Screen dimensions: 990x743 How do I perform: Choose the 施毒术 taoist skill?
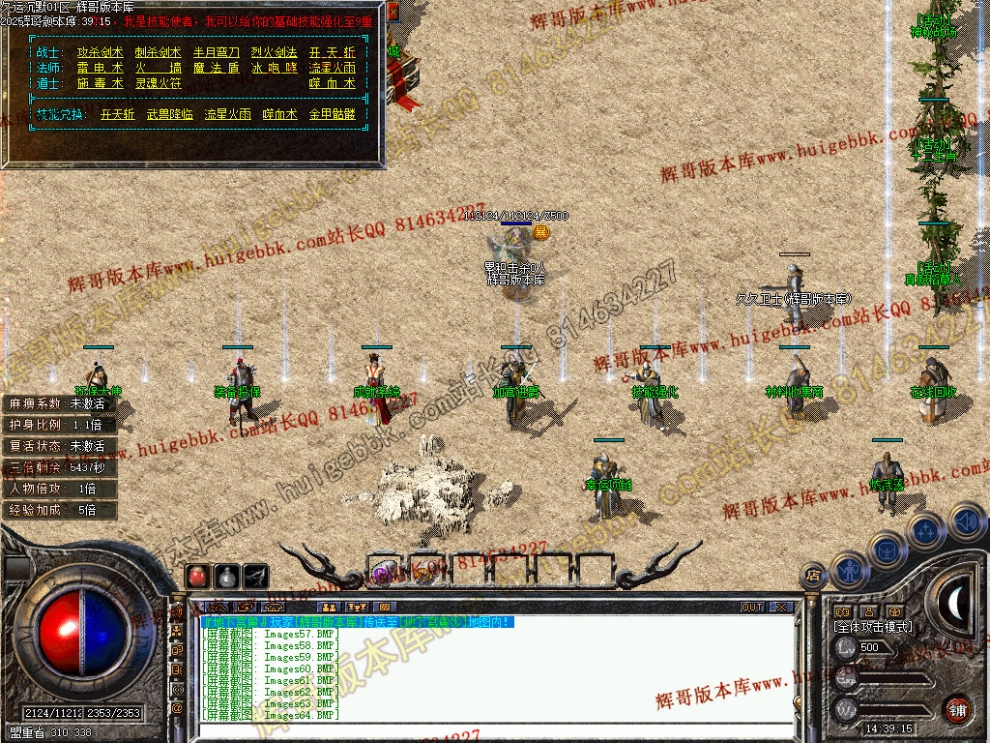[x=101, y=84]
